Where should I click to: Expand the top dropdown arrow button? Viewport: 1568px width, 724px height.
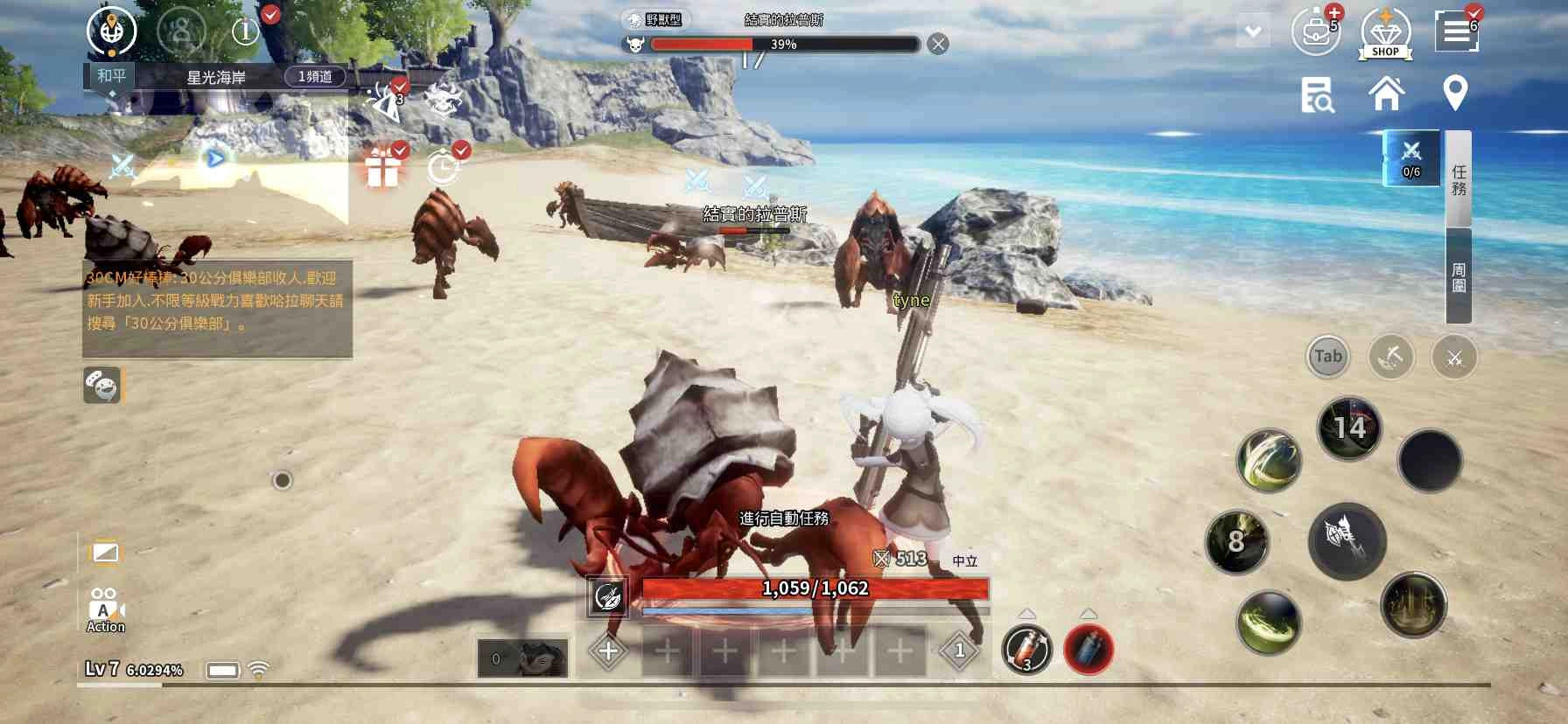(1253, 32)
